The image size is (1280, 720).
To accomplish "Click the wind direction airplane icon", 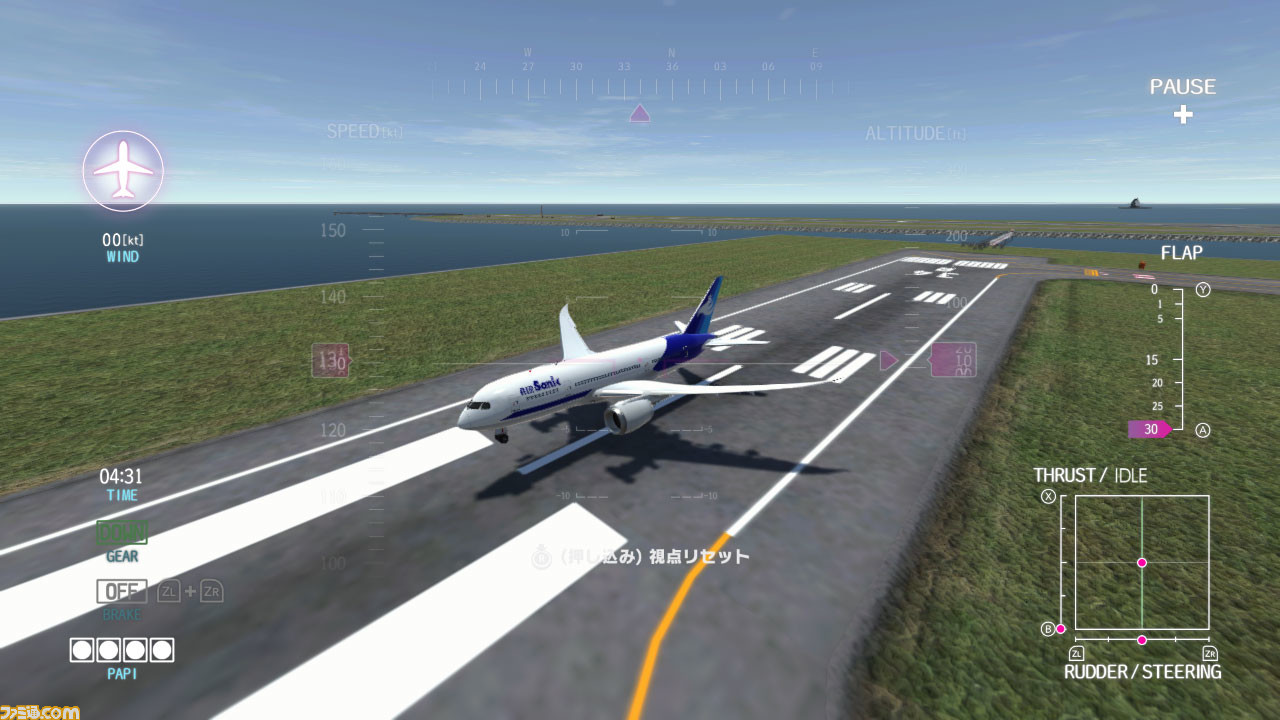I will pos(123,170).
